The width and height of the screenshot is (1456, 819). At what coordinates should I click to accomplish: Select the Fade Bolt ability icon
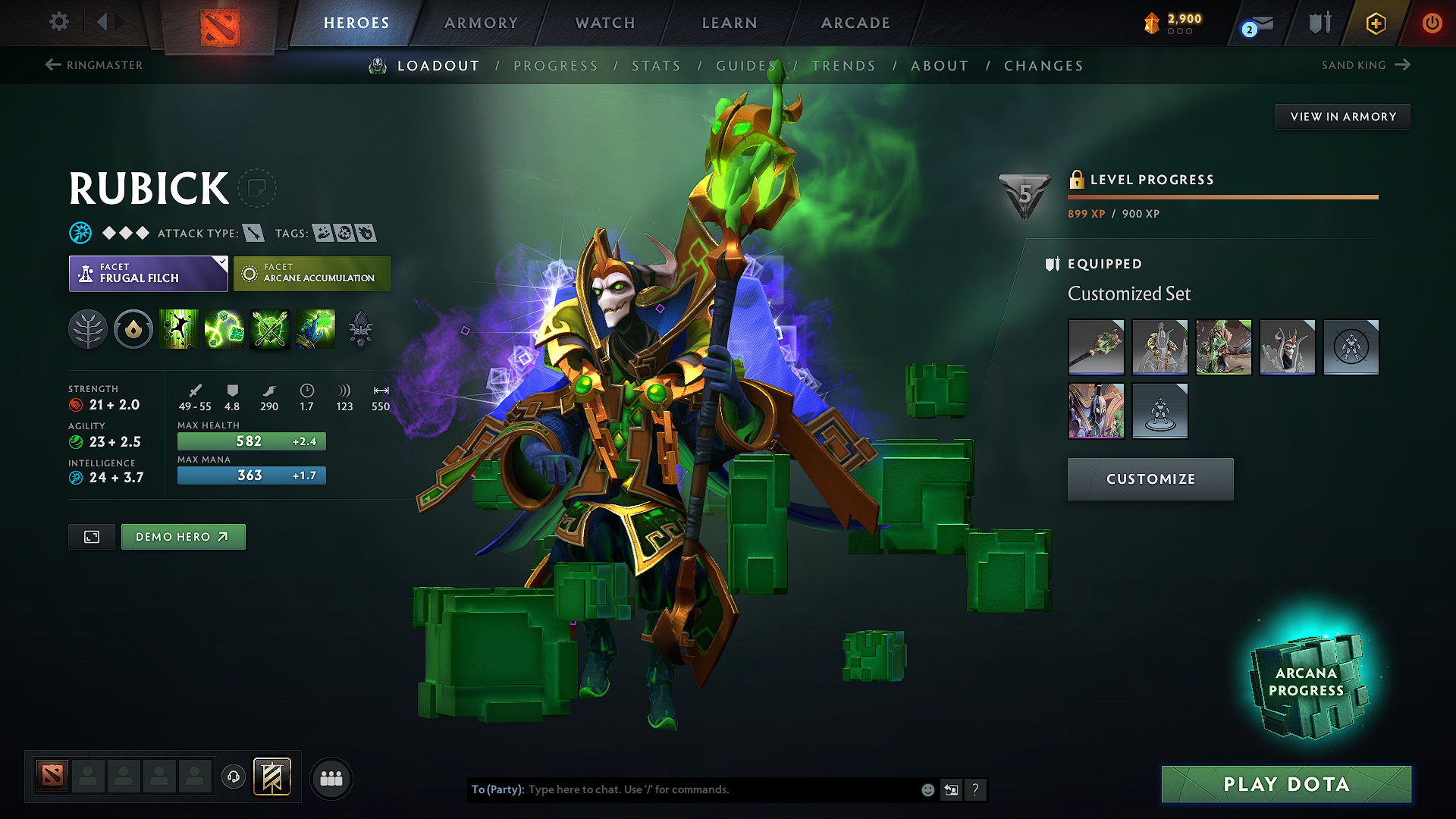[x=224, y=328]
